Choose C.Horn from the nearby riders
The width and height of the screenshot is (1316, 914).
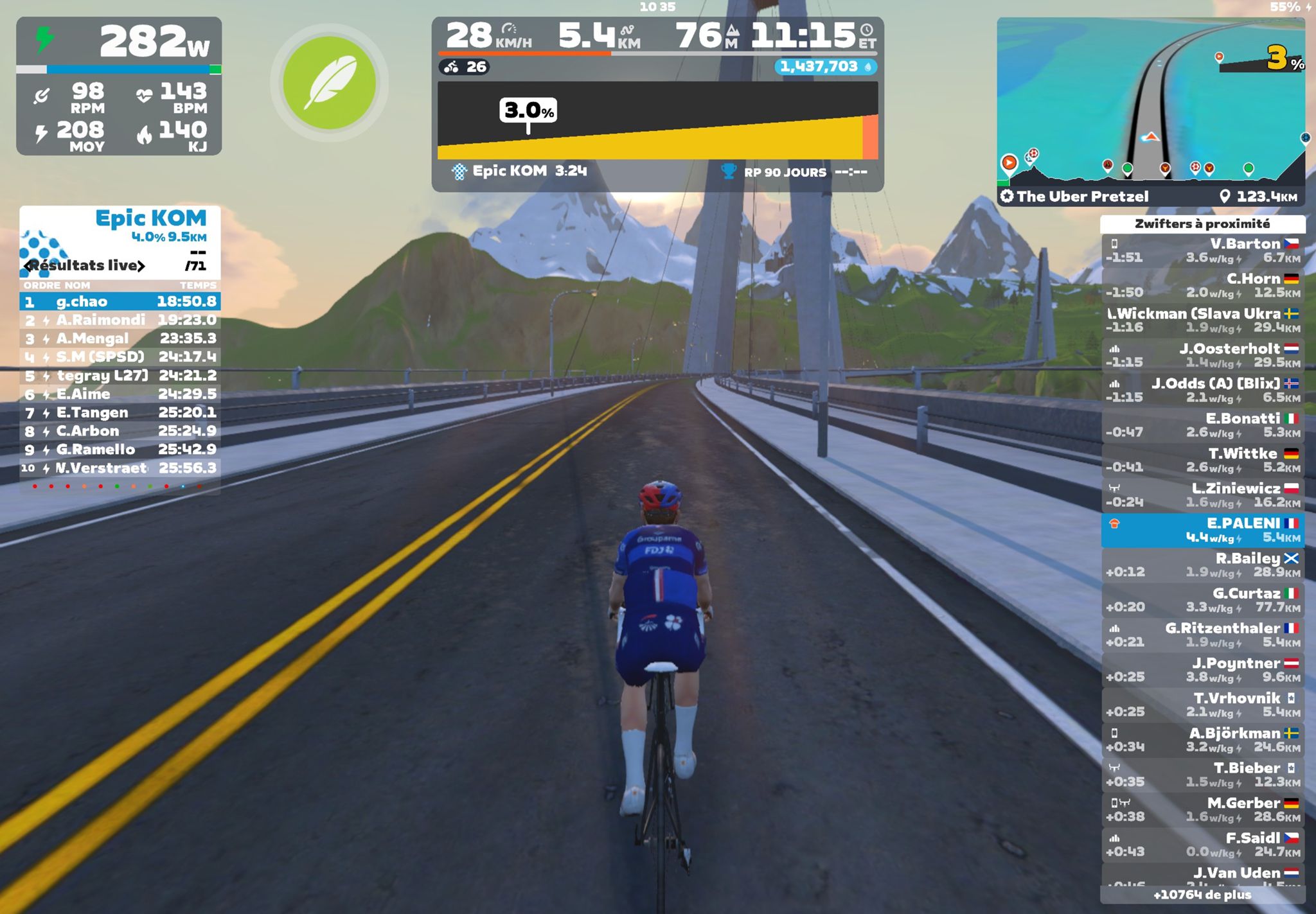tap(1202, 285)
